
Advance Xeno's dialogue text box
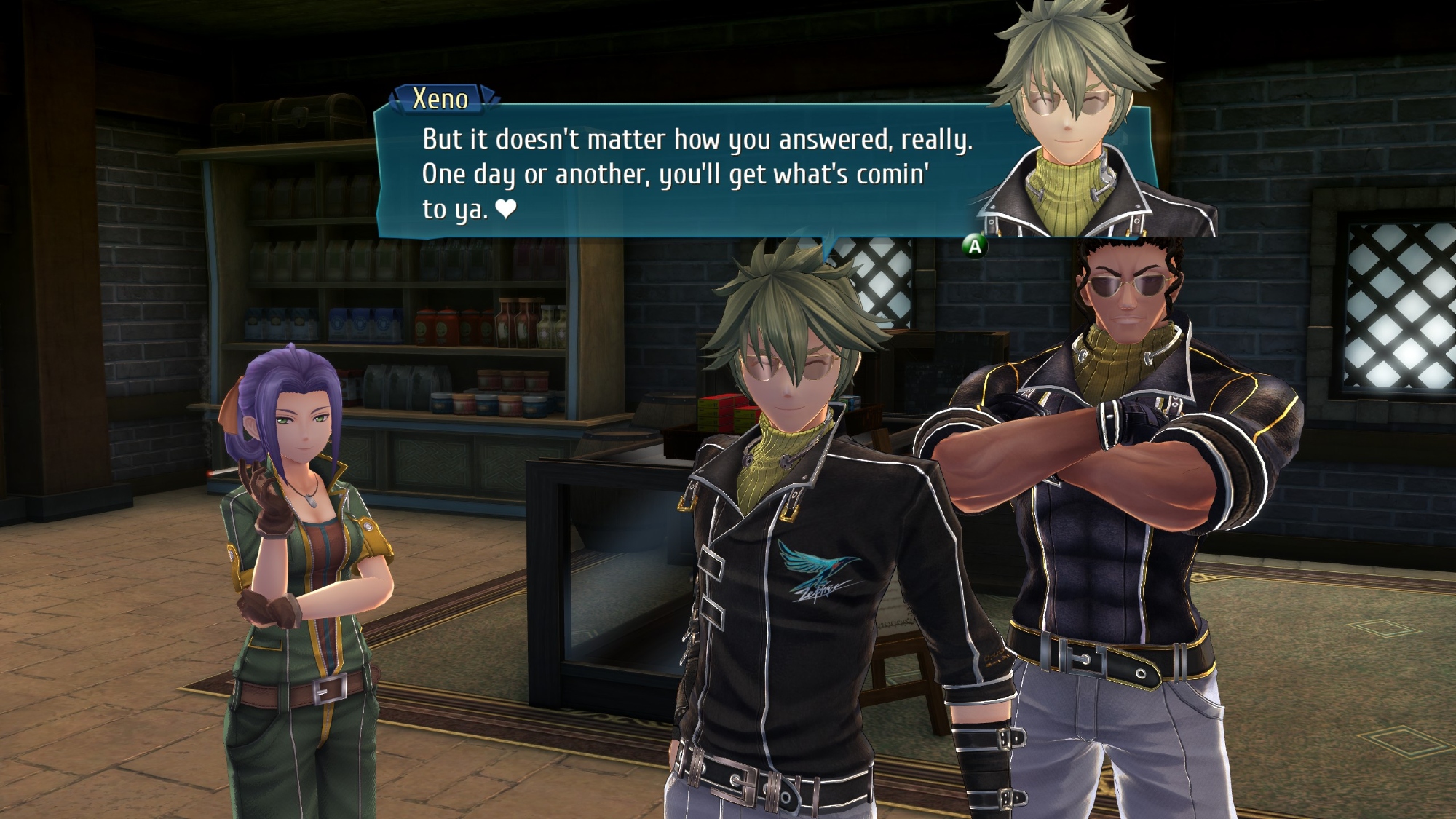(974, 247)
